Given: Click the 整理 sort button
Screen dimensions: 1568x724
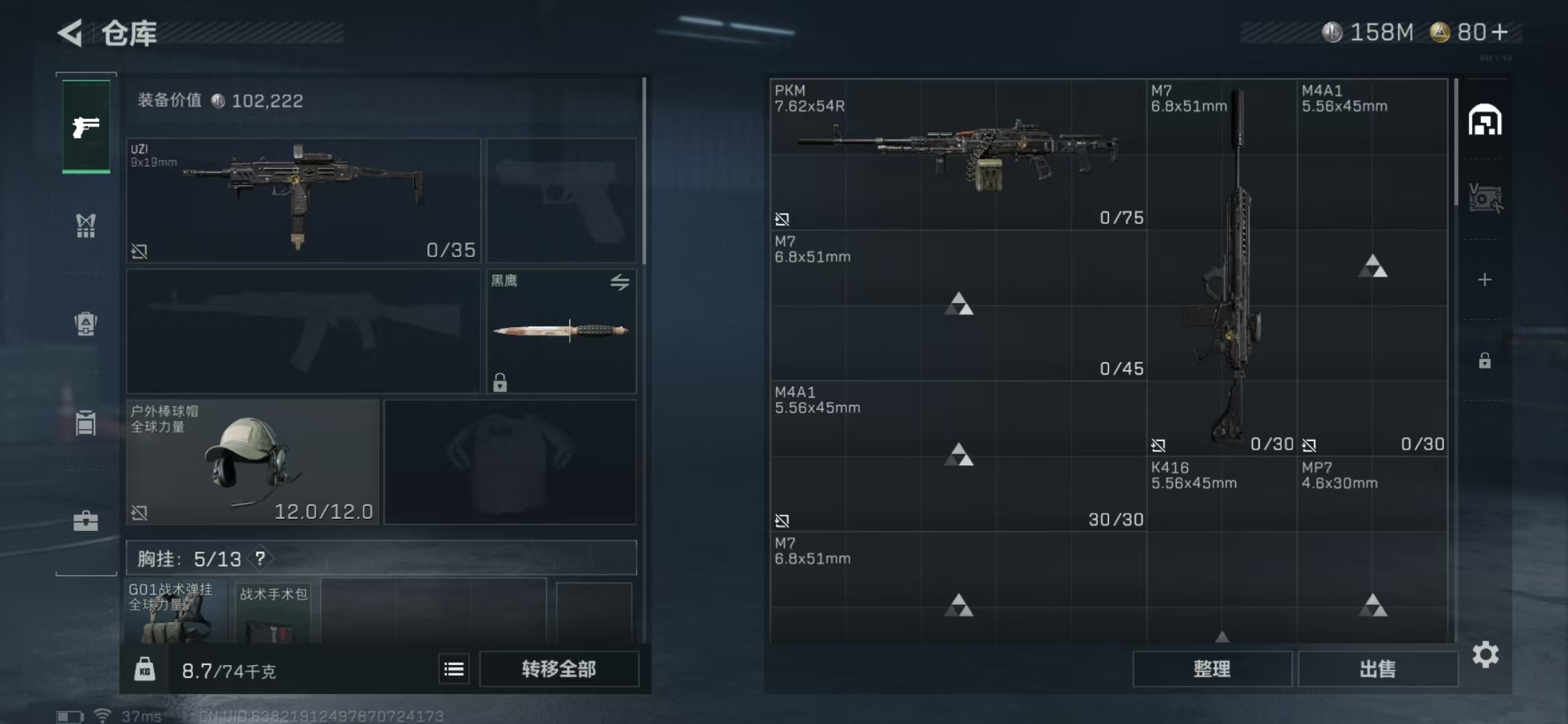Looking at the screenshot, I should 1212,669.
